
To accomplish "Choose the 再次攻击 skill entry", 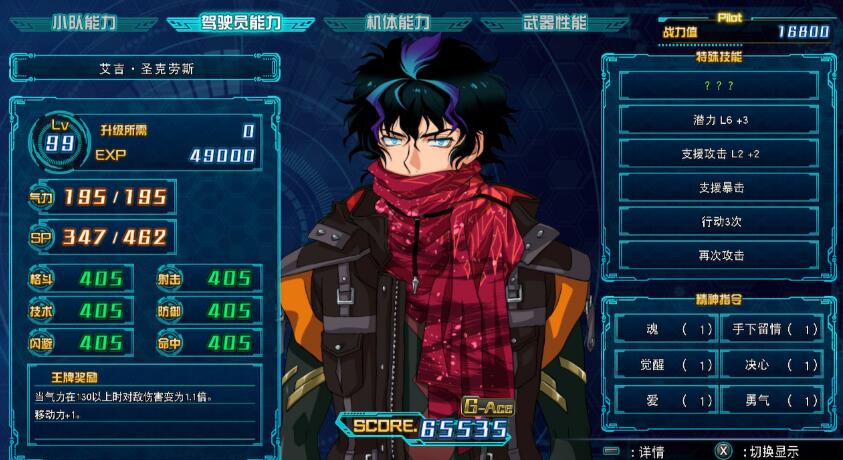I will [719, 255].
